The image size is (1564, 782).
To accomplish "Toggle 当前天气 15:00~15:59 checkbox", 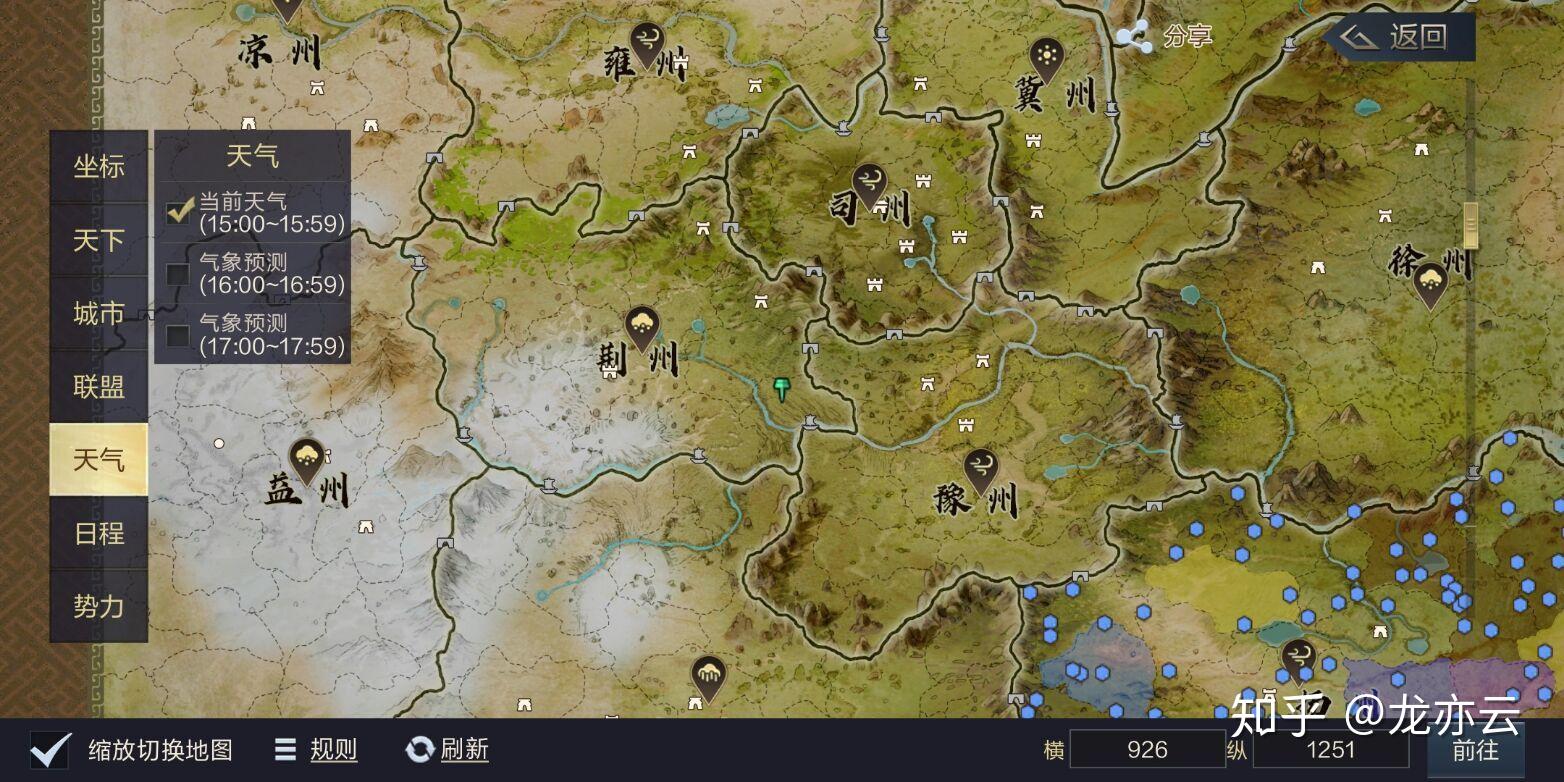I will (179, 212).
